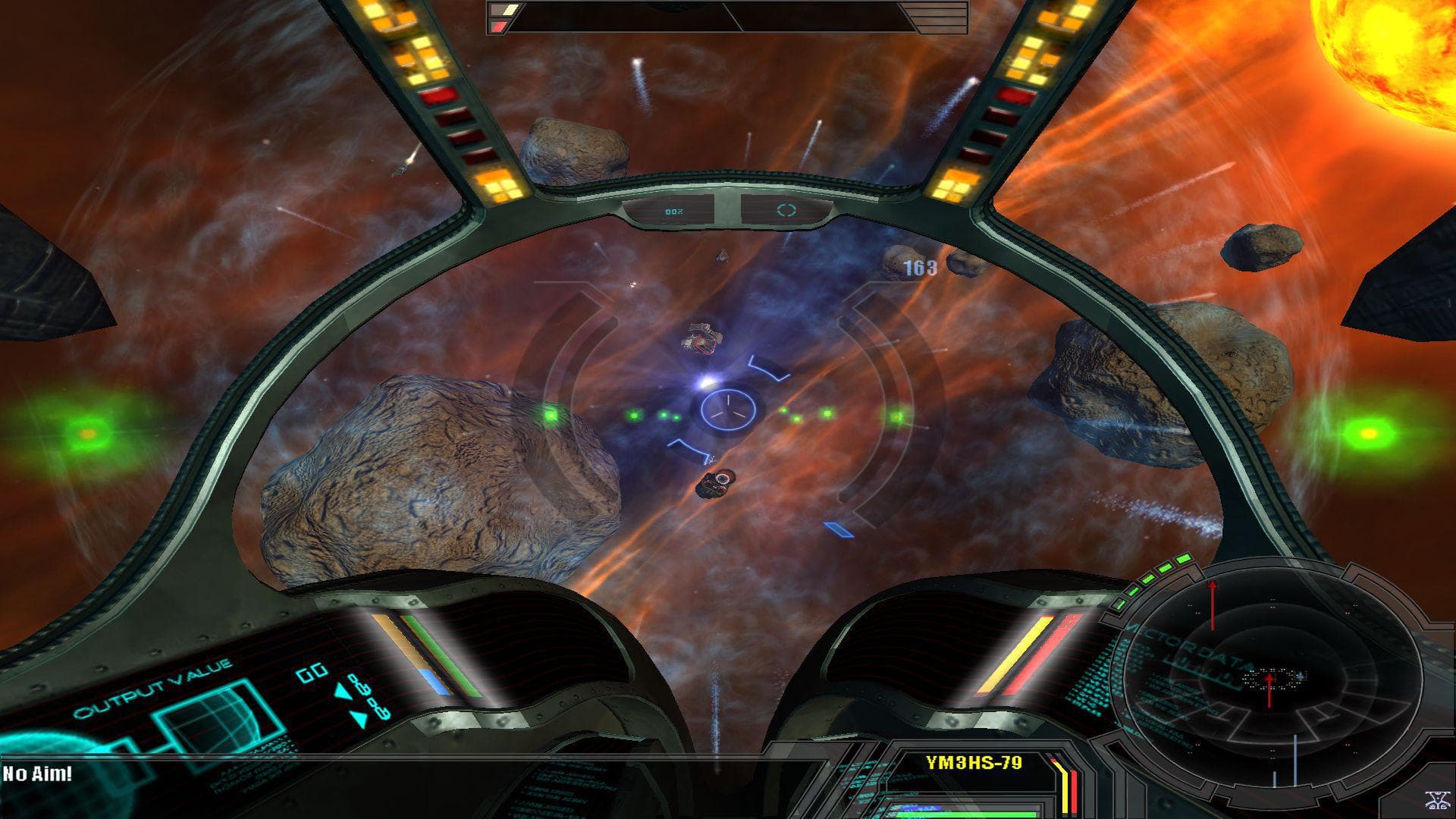Click the small emblem icon in the corner
Viewport: 1456px width, 819px height.
pyautogui.click(x=1435, y=800)
